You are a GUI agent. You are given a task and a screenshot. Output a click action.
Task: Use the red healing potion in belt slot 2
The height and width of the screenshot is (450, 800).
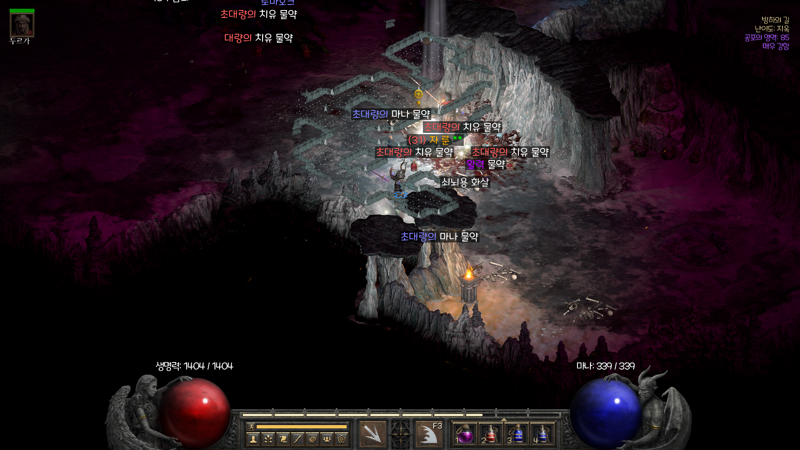click(490, 434)
